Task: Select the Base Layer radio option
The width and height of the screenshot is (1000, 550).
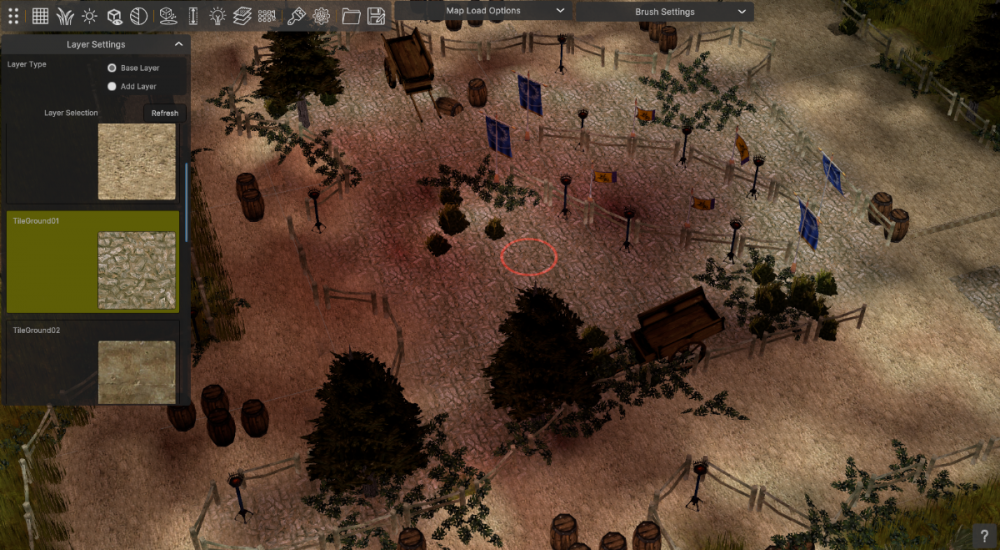Action: click(112, 68)
